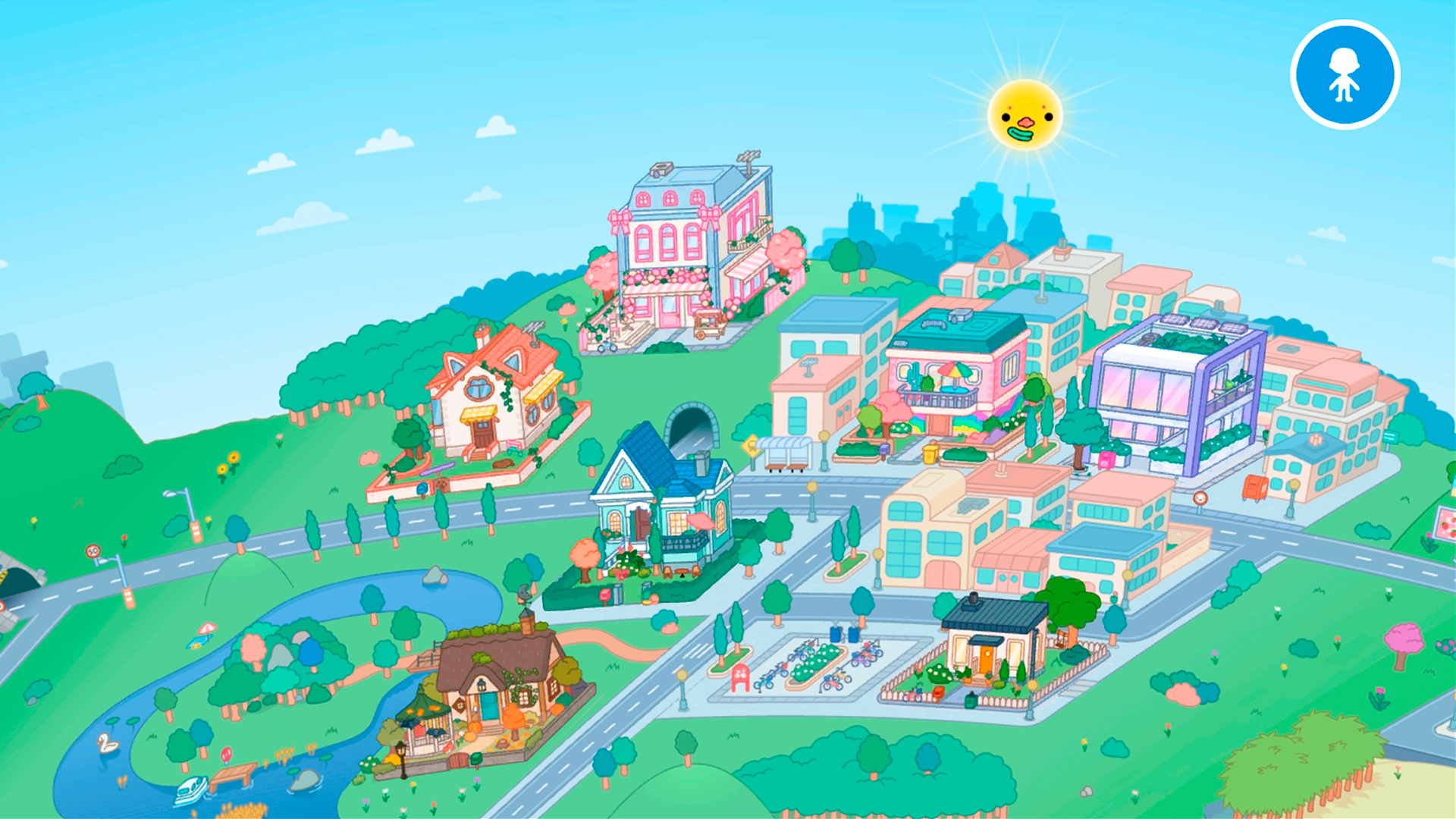Select the yellow bus warning road sign
Image resolution: width=1456 pixels, height=819 pixels.
click(x=751, y=446)
